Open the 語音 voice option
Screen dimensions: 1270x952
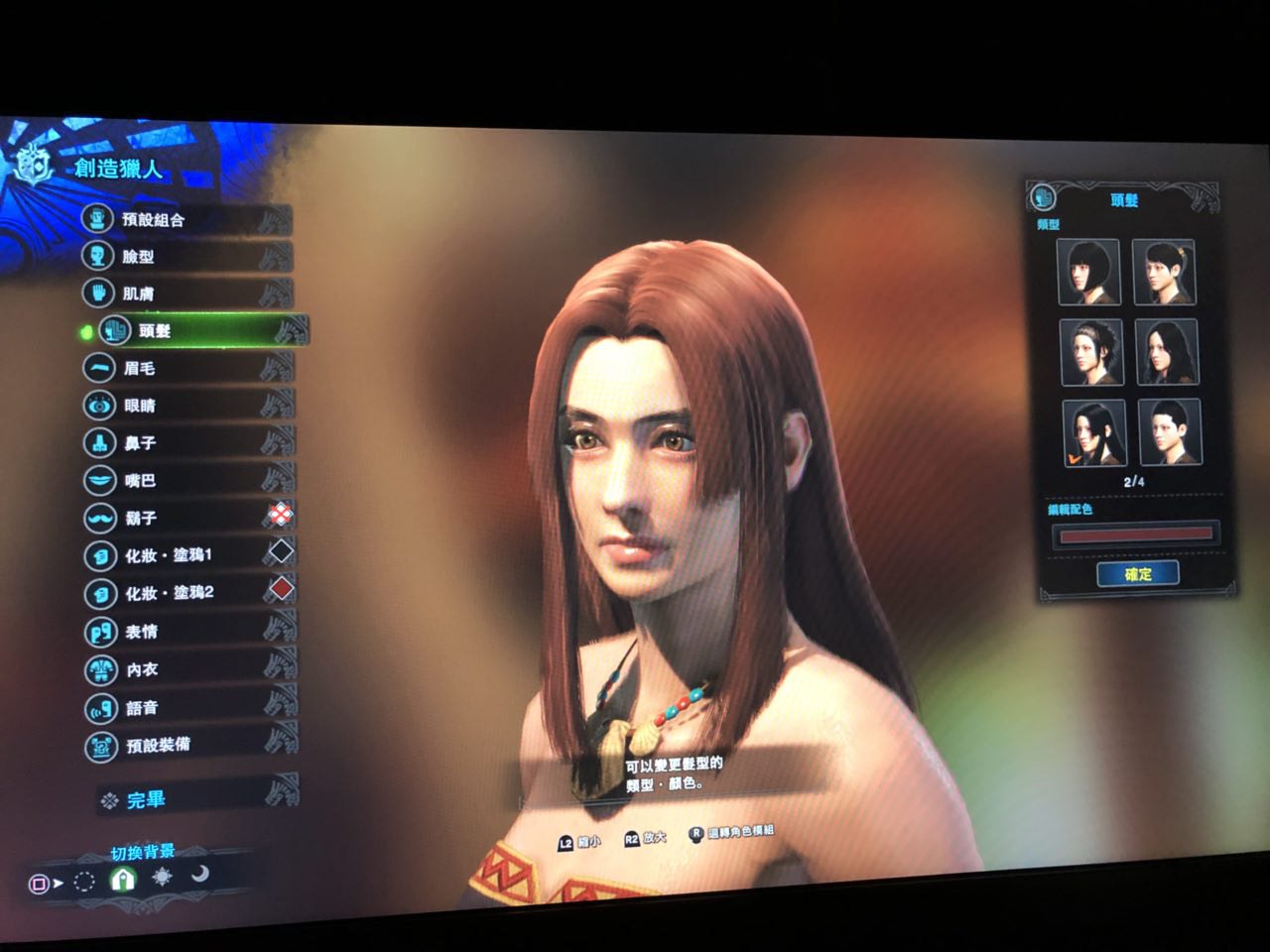(142, 708)
